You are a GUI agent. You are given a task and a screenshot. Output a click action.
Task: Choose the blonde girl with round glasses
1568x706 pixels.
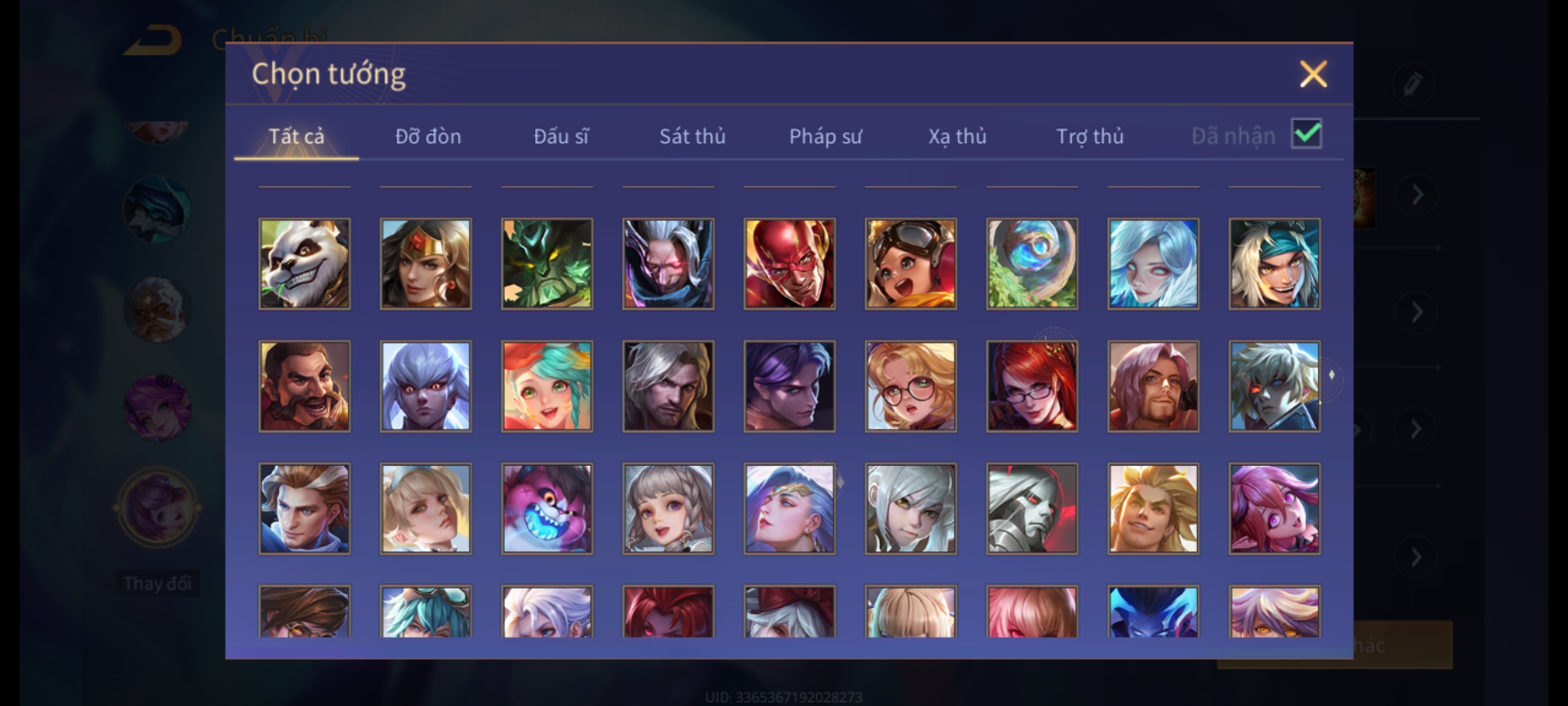(911, 386)
